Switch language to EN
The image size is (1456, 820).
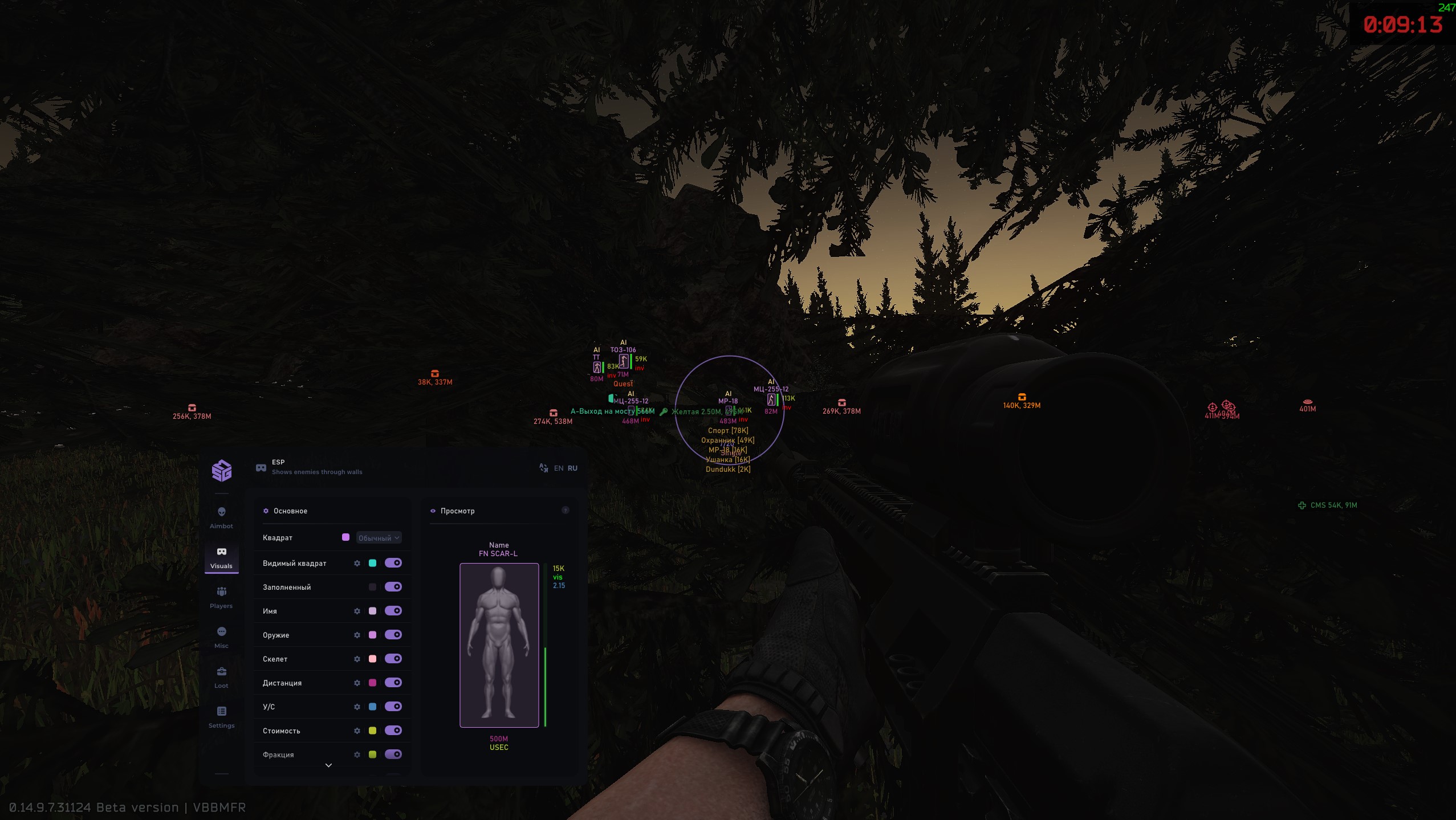point(558,468)
